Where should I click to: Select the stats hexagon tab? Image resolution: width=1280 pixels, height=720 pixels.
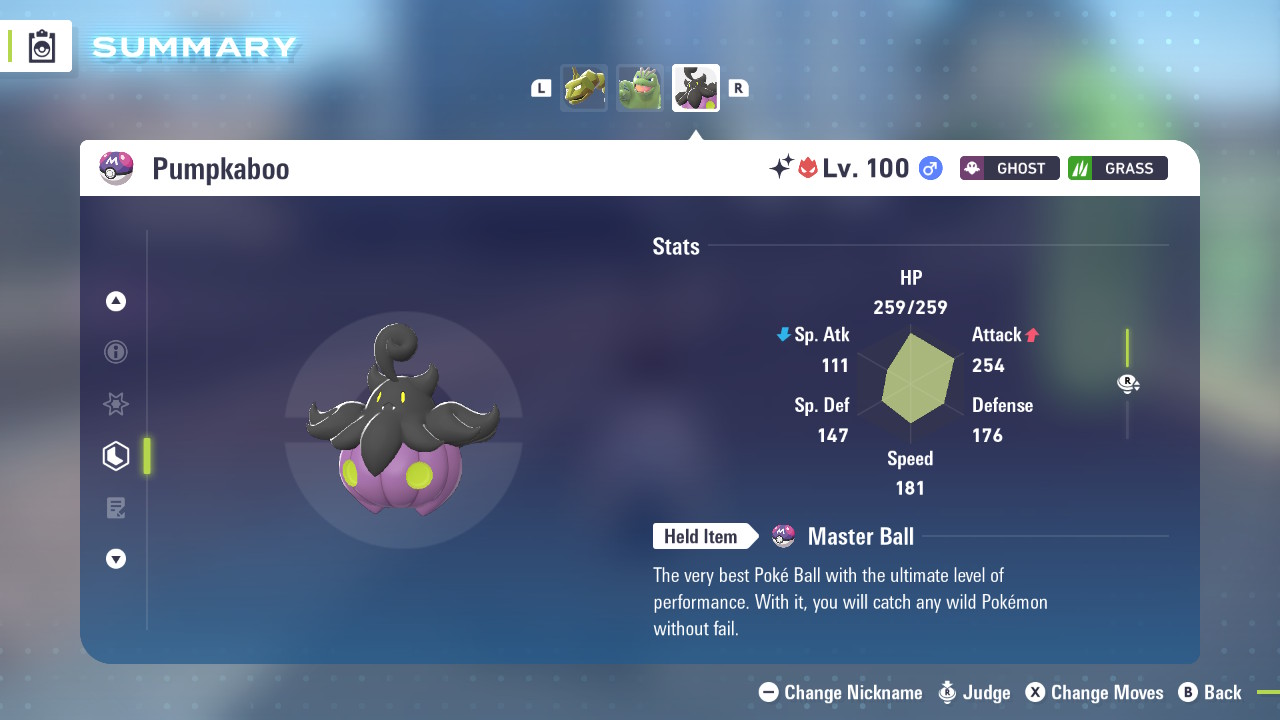click(116, 456)
